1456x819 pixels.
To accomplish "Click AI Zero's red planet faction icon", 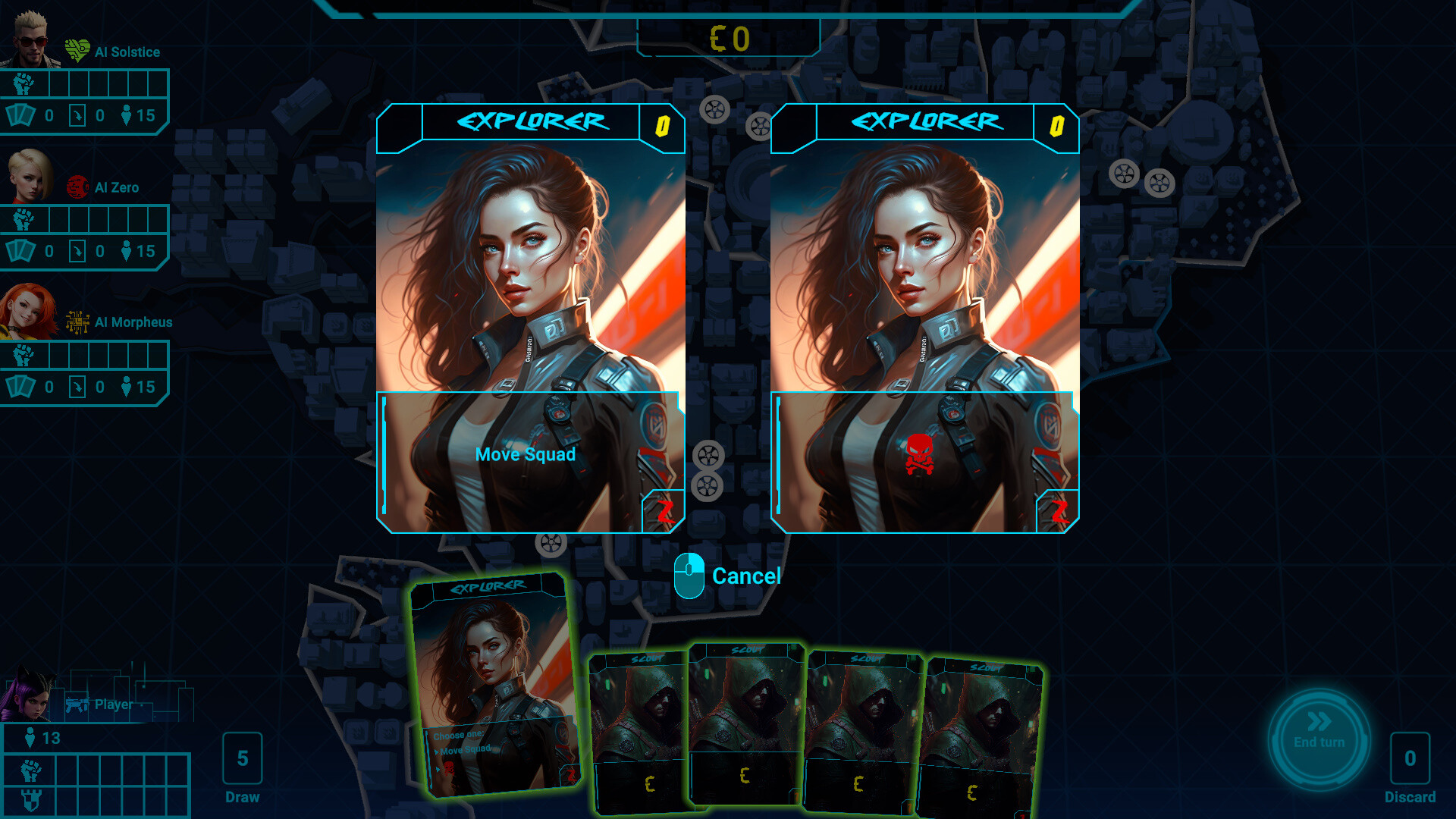I will click(x=77, y=187).
